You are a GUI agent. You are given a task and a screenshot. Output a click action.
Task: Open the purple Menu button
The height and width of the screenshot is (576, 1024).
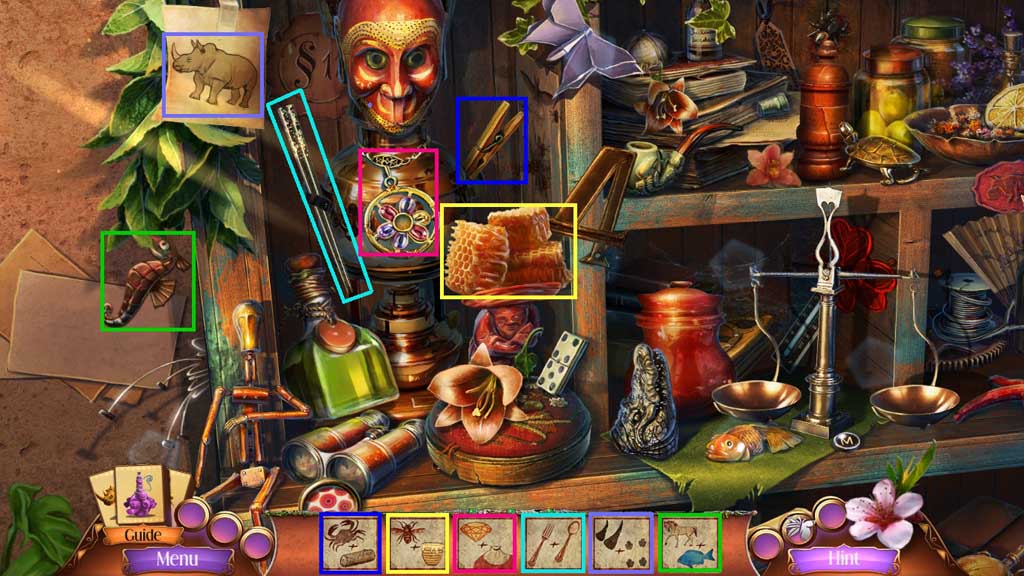pos(176,559)
